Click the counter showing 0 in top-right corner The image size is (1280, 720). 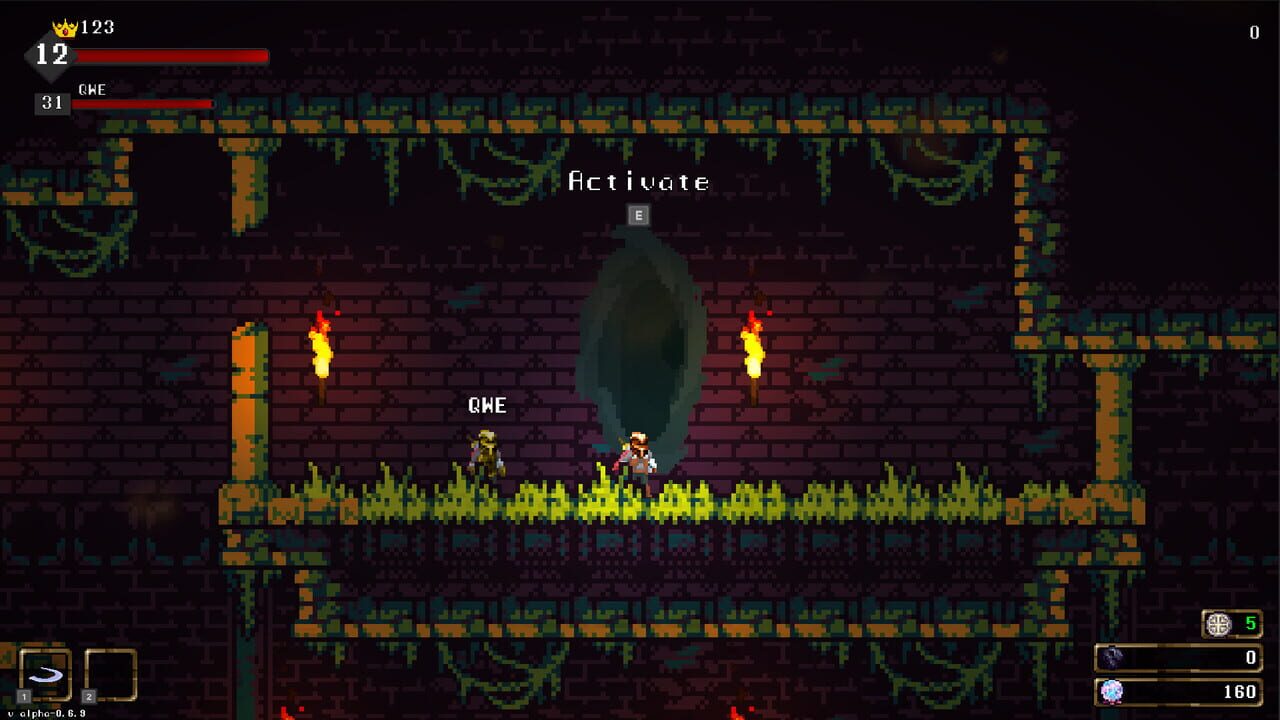point(1252,31)
